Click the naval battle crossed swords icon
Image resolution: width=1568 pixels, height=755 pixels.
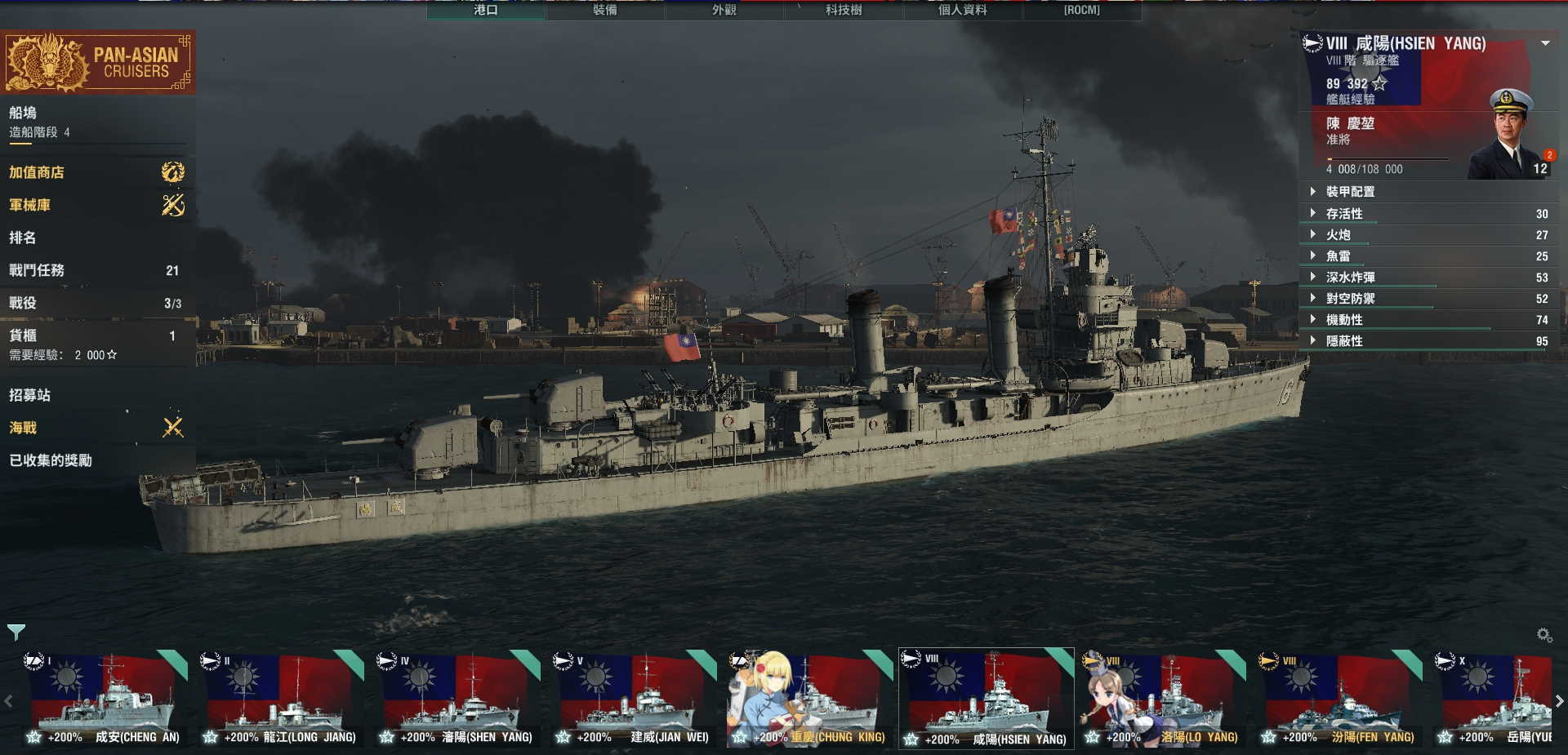tap(171, 427)
